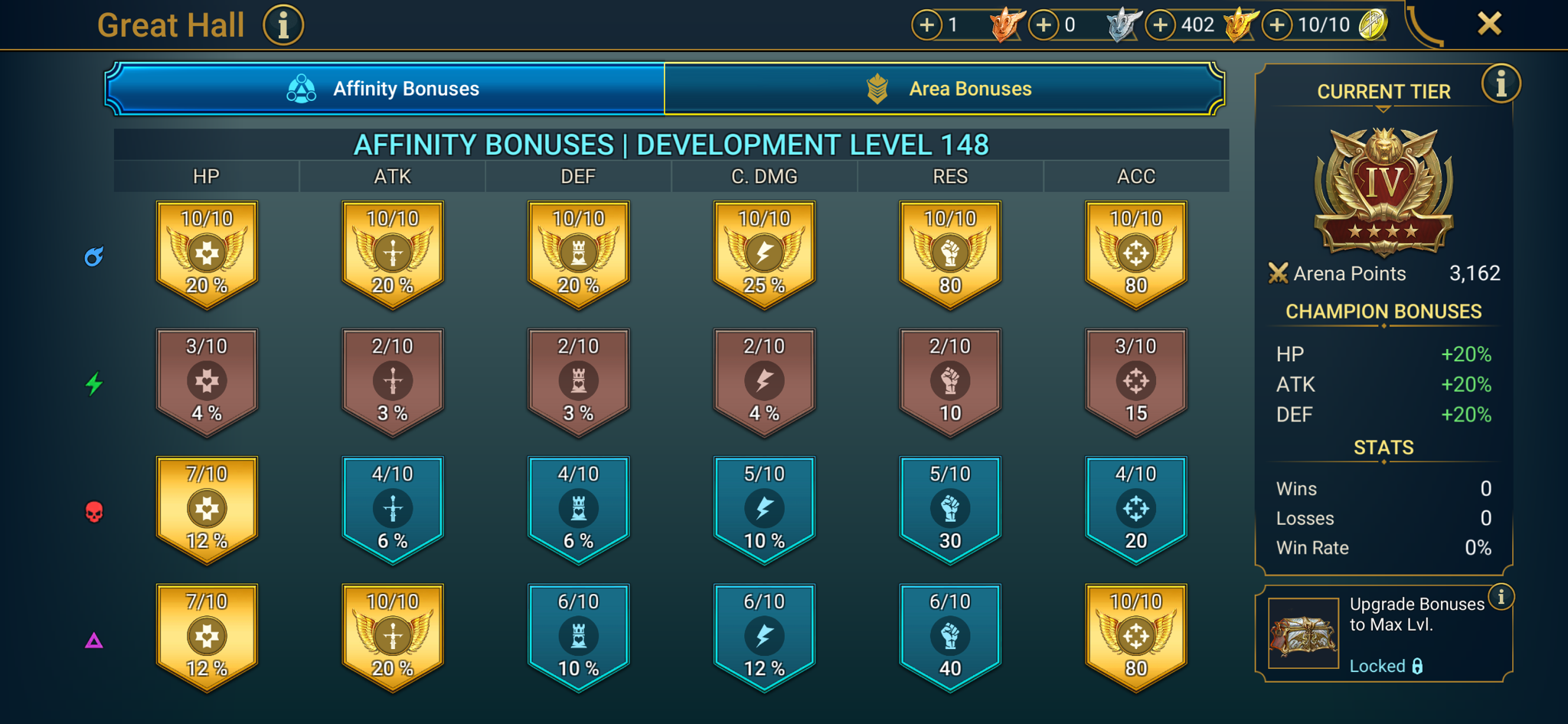The height and width of the screenshot is (724, 1568).
Task: Select the Void ATK 20% bonus shield
Action: point(392,637)
